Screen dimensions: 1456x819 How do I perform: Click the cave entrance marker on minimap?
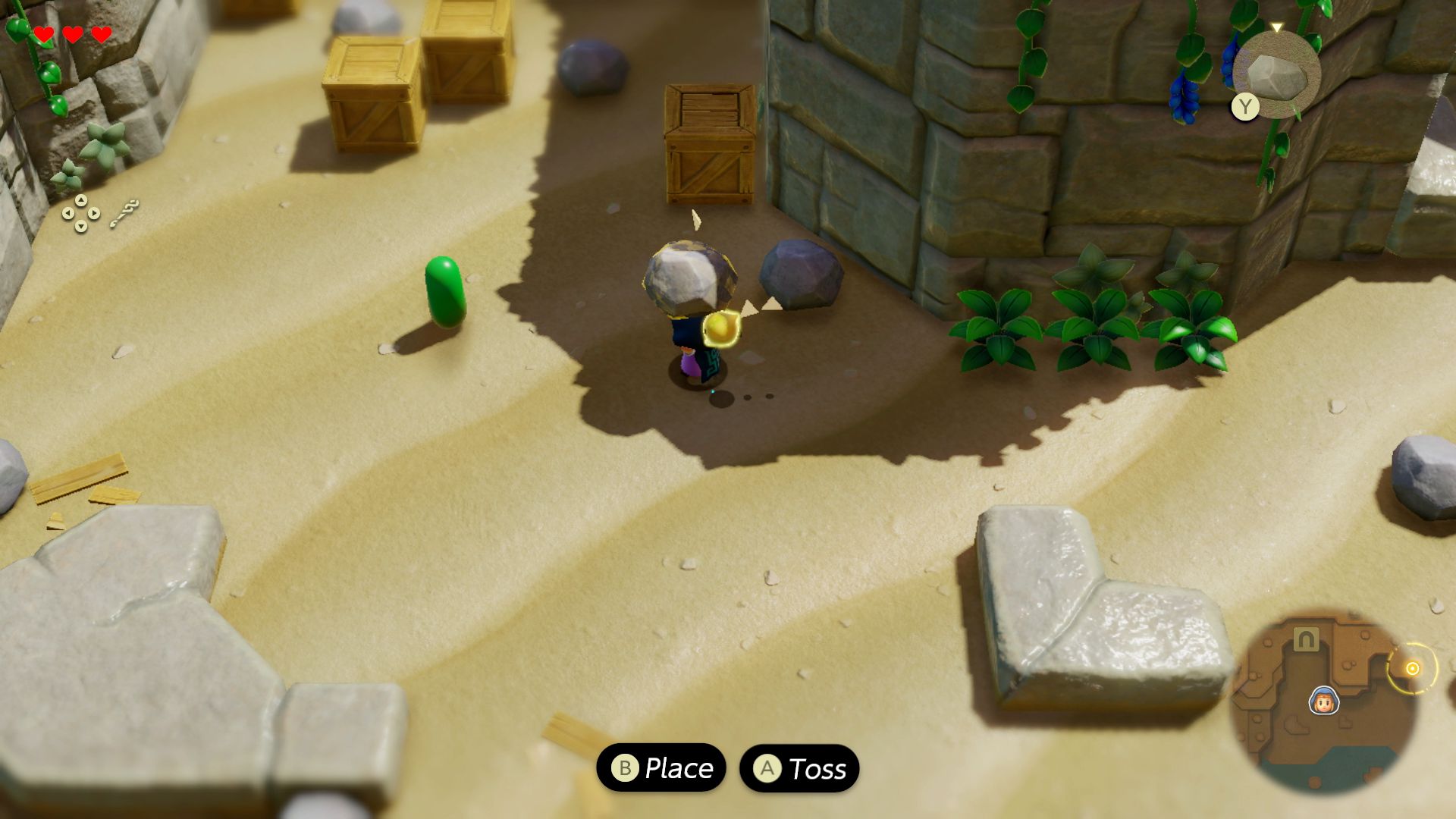(1305, 640)
